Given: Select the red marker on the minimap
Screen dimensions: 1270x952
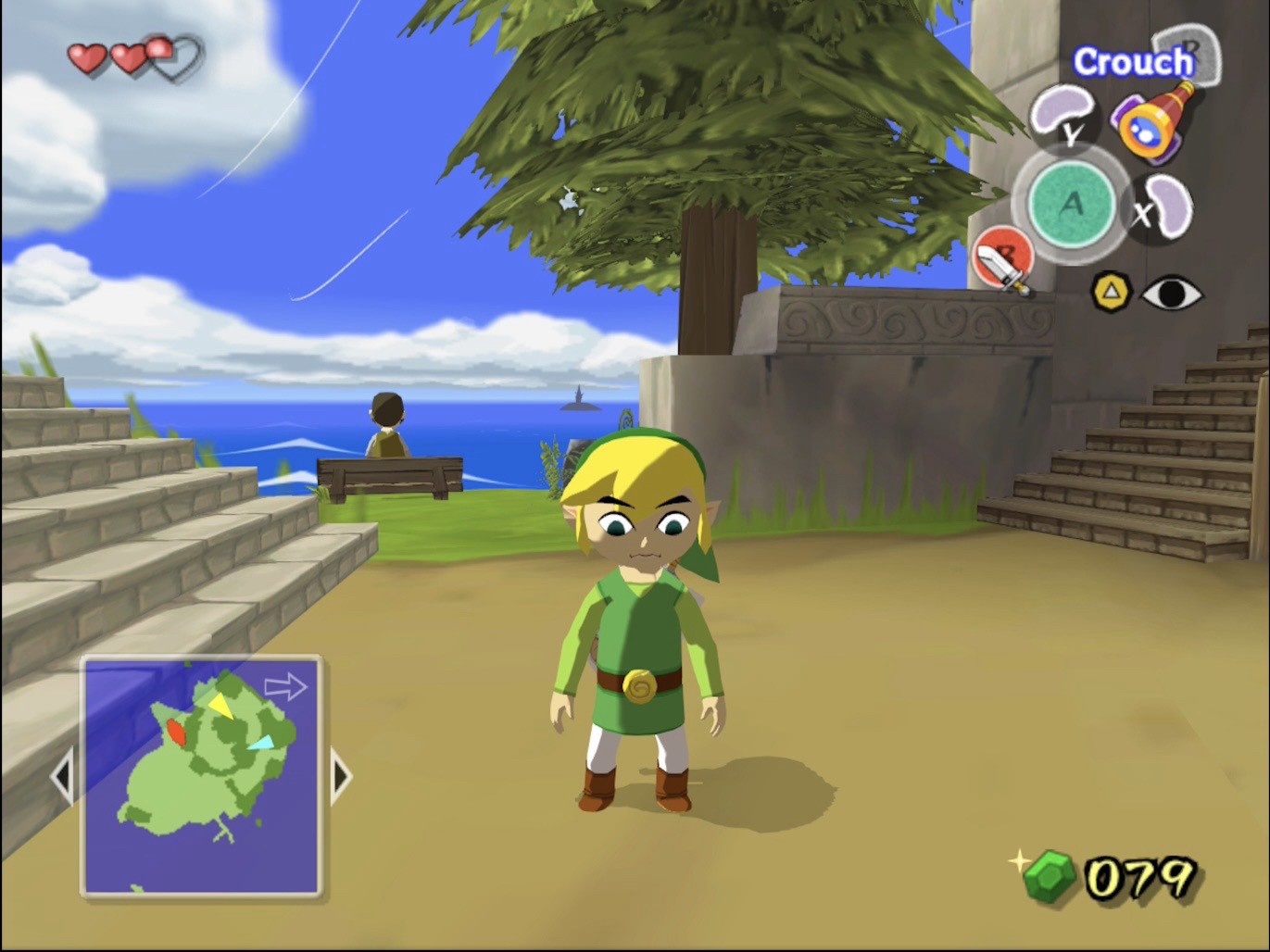Looking at the screenshot, I should pyautogui.click(x=175, y=732).
